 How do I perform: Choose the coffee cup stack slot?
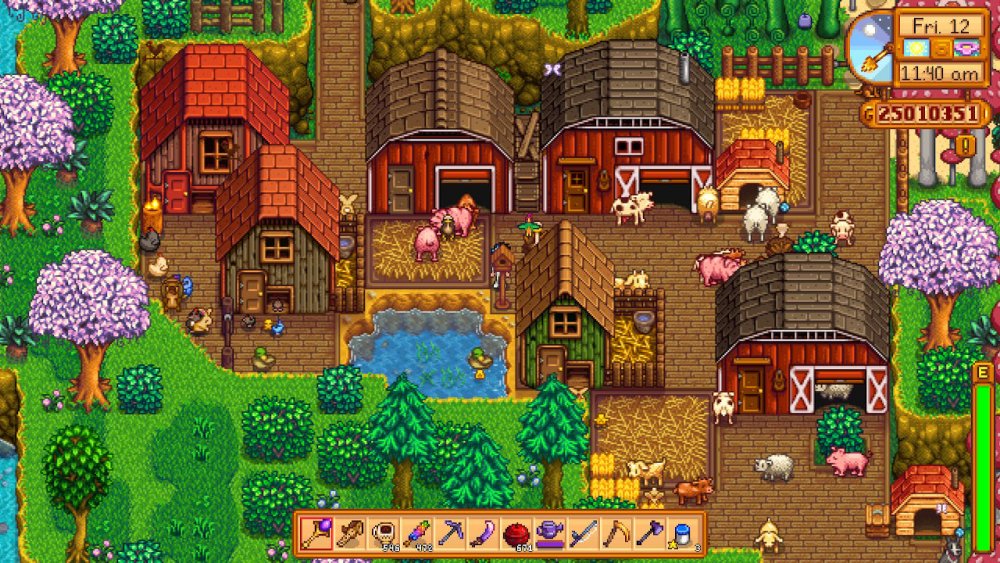tap(381, 534)
